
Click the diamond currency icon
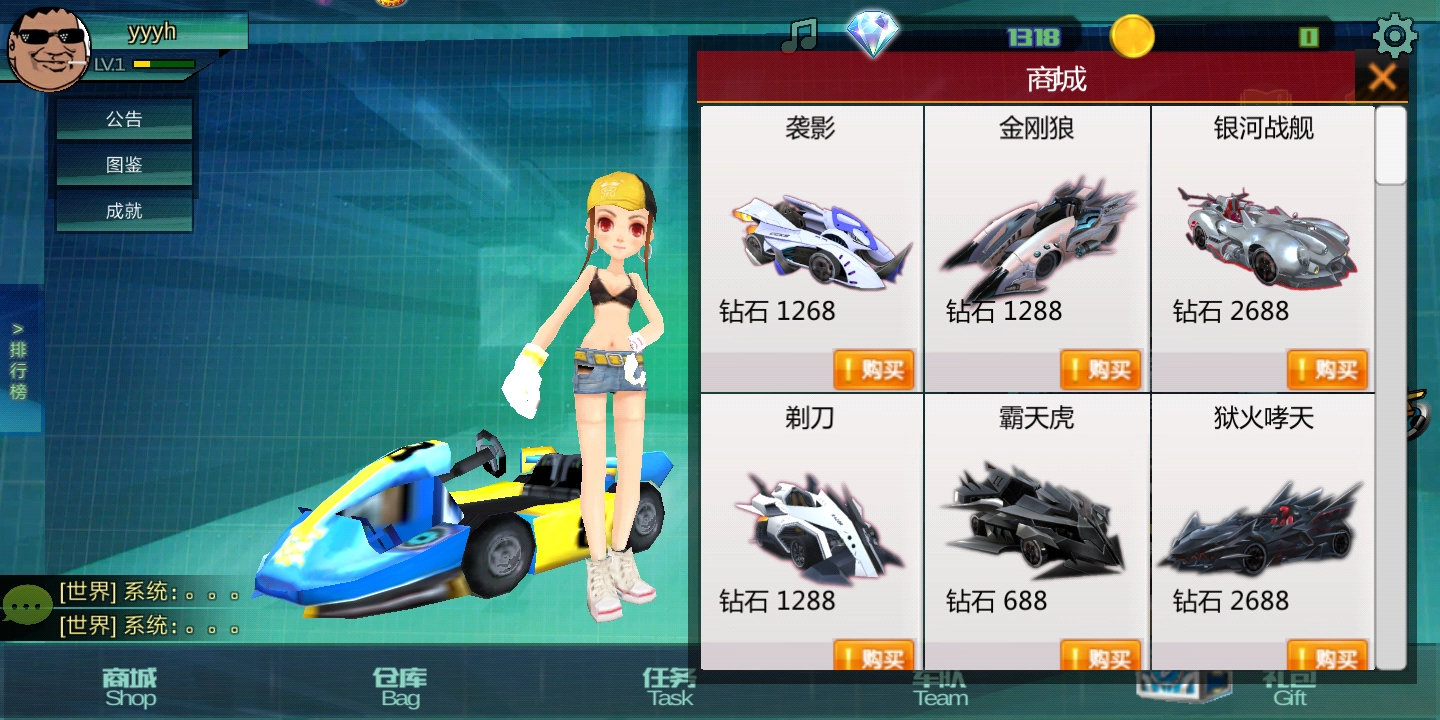click(872, 33)
